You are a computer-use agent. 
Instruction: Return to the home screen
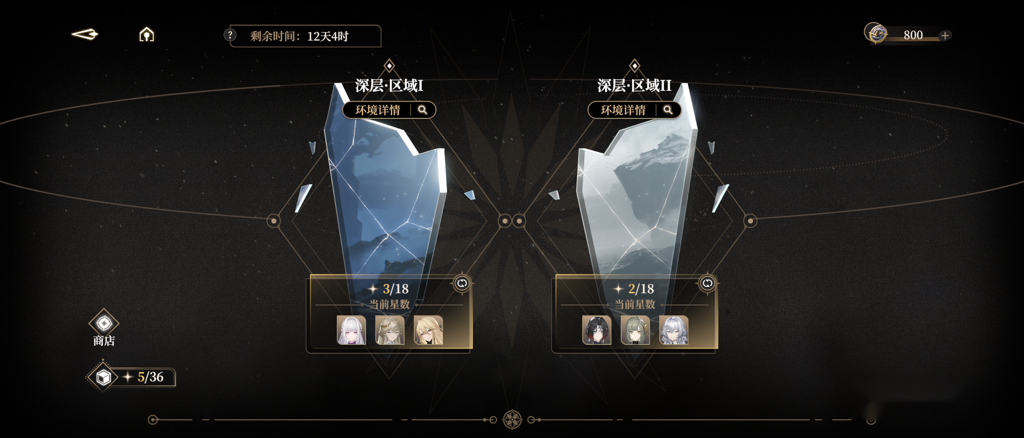pos(147,35)
